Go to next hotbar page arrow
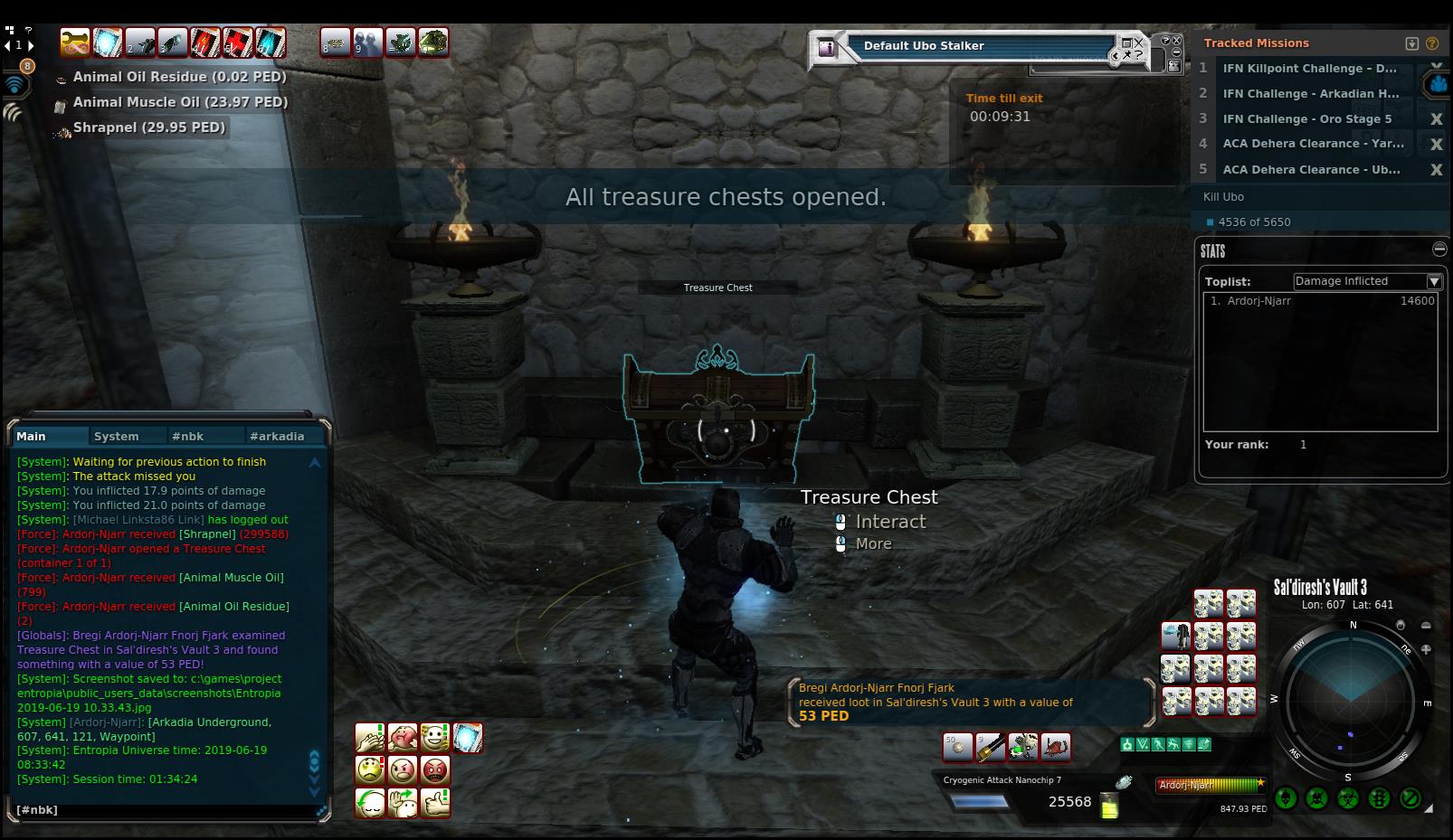The image size is (1453, 840). click(32, 44)
